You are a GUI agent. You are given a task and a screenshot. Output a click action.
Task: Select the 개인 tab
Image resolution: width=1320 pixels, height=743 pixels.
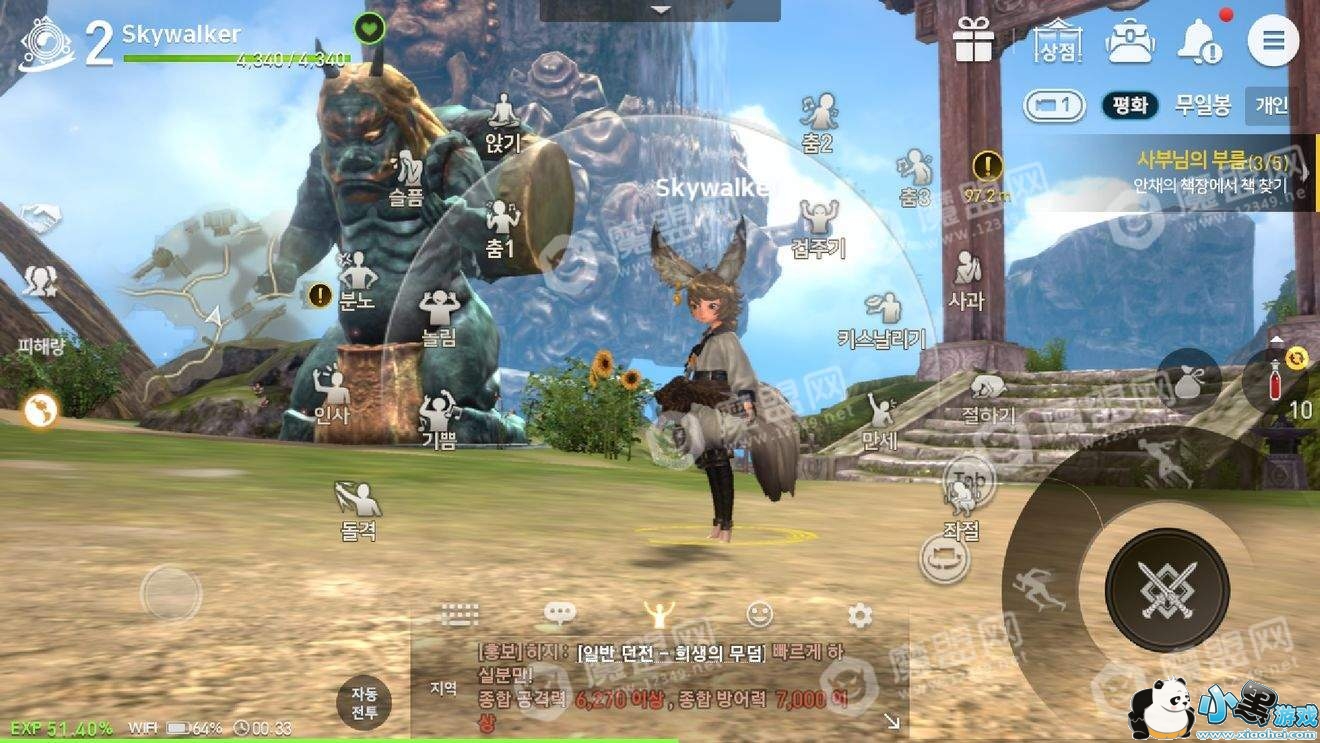tap(1272, 105)
